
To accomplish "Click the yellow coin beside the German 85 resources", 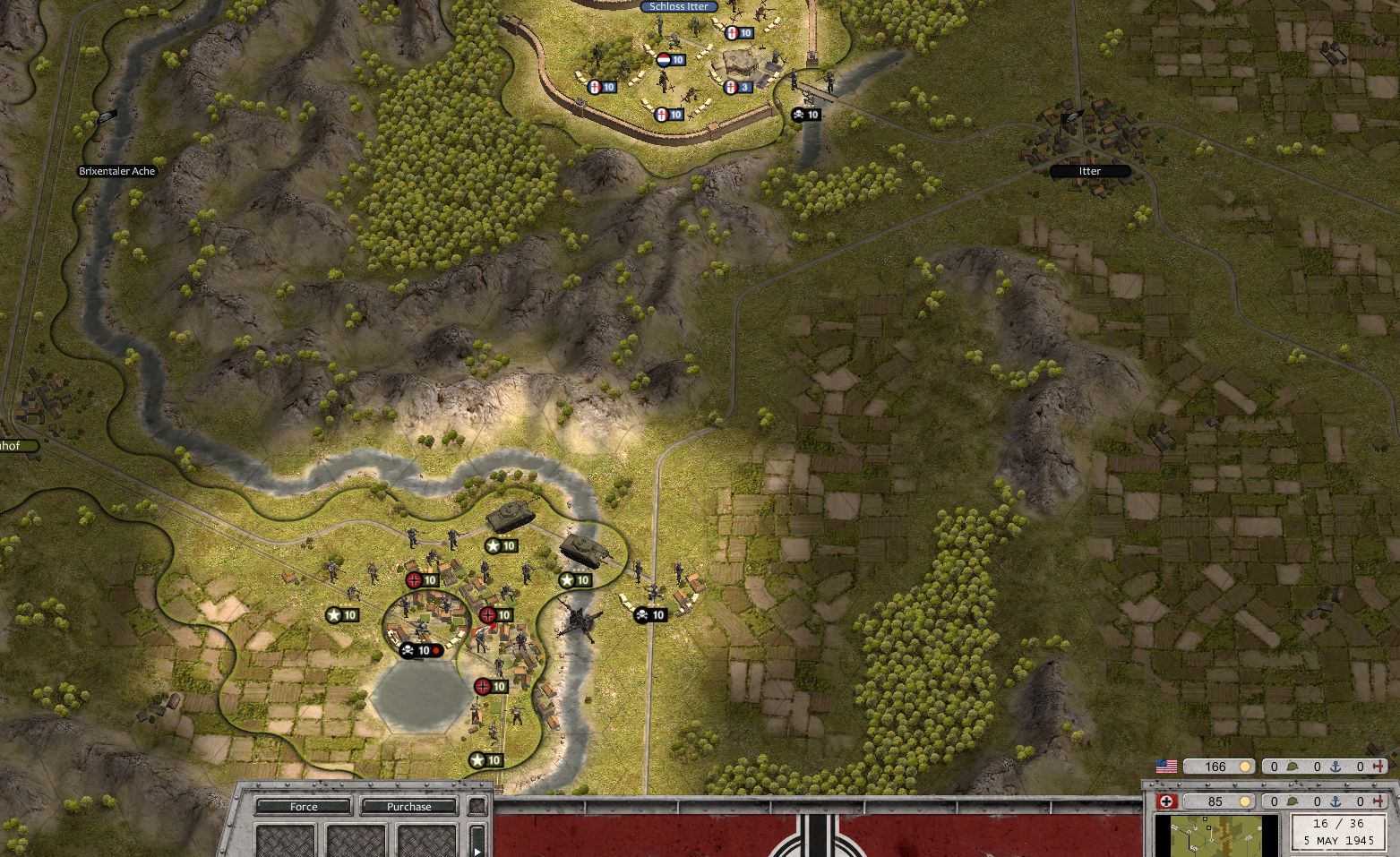I will [1245, 801].
